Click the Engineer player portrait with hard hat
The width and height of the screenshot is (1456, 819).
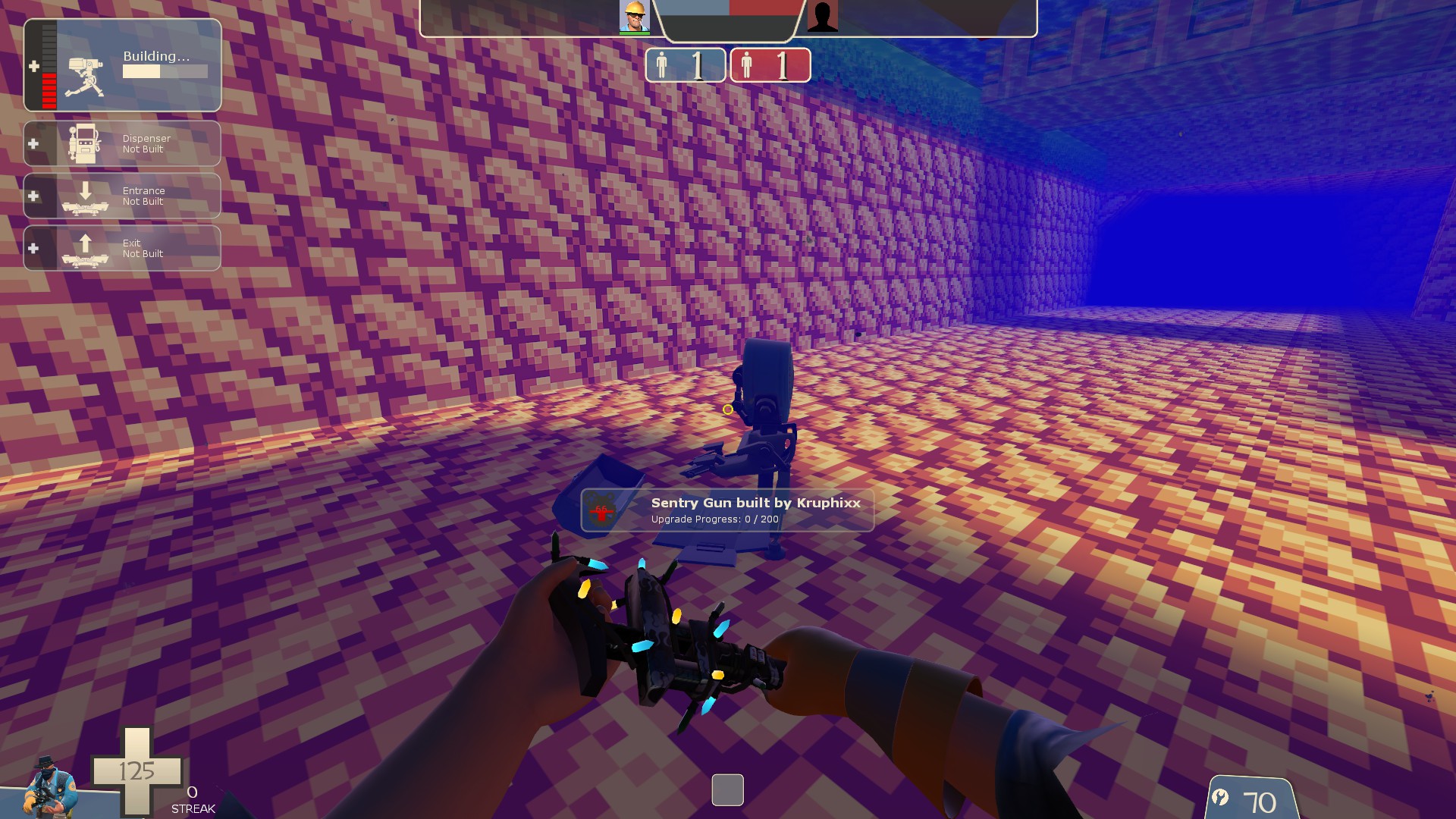tap(634, 17)
